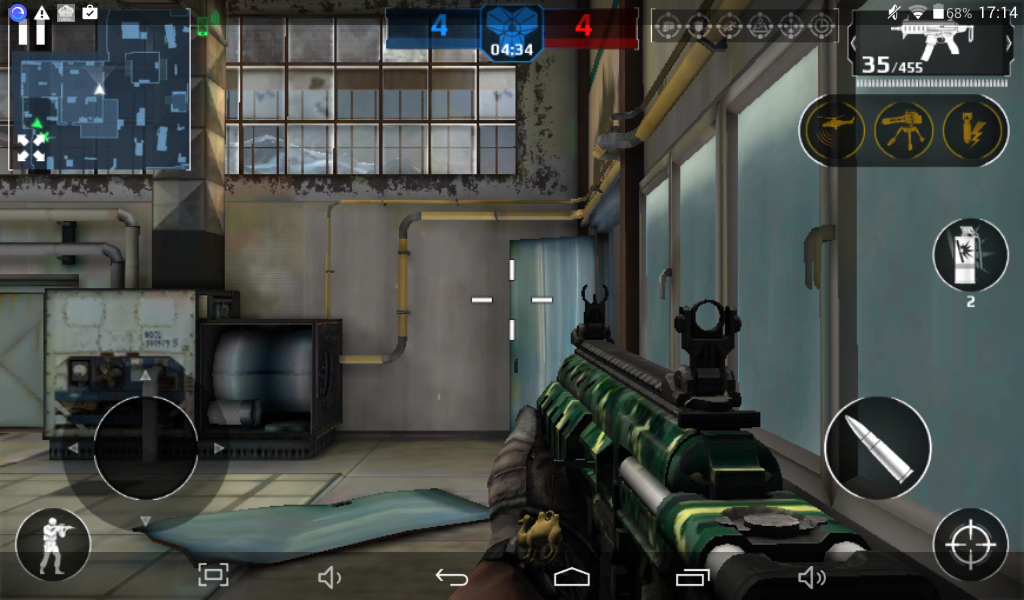Aim down sights with the crosshair button
This screenshot has height=600, width=1024.
click(x=969, y=545)
